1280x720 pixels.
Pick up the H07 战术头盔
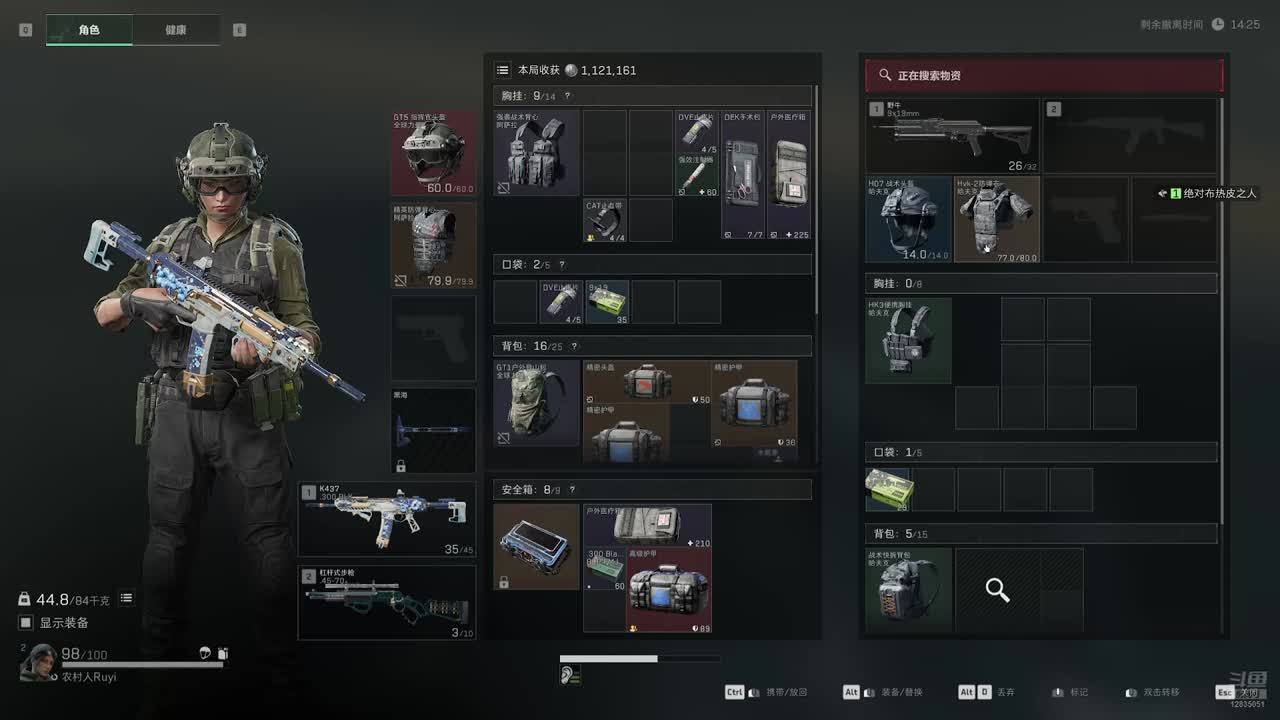pos(908,219)
